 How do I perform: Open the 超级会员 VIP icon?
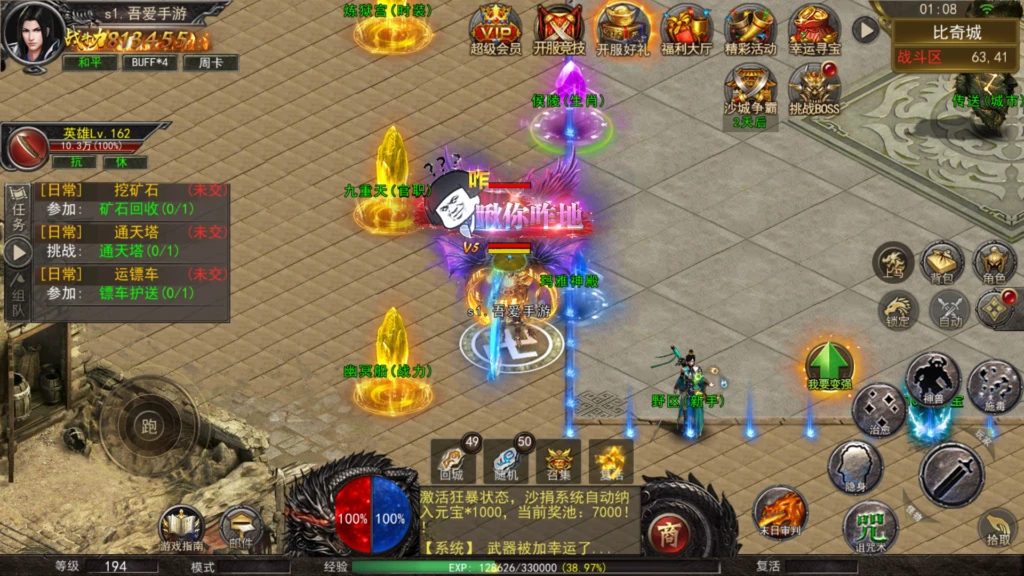pos(495,27)
